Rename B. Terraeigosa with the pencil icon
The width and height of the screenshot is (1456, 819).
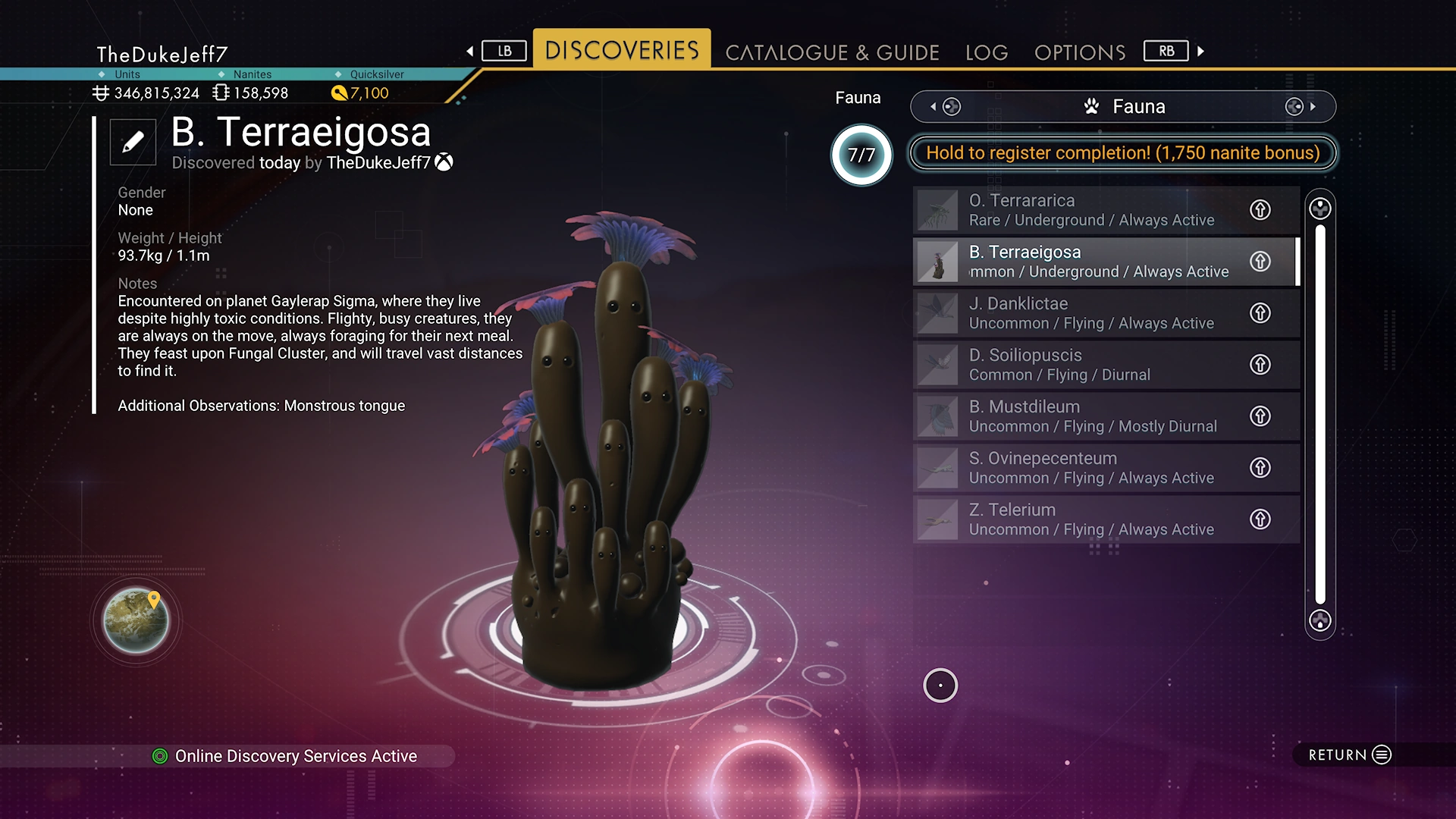(x=133, y=142)
